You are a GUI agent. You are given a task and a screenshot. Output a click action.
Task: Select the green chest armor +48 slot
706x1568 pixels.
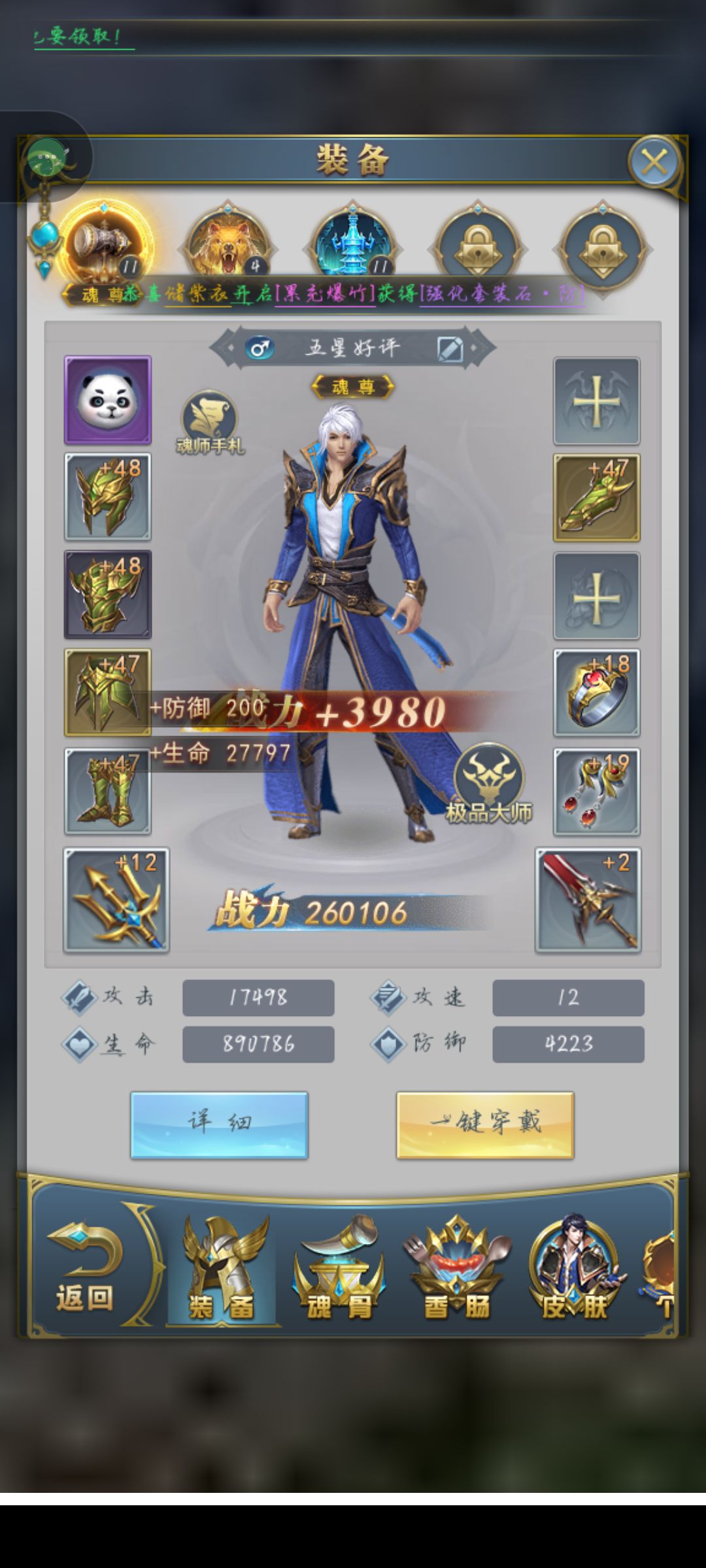108,594
